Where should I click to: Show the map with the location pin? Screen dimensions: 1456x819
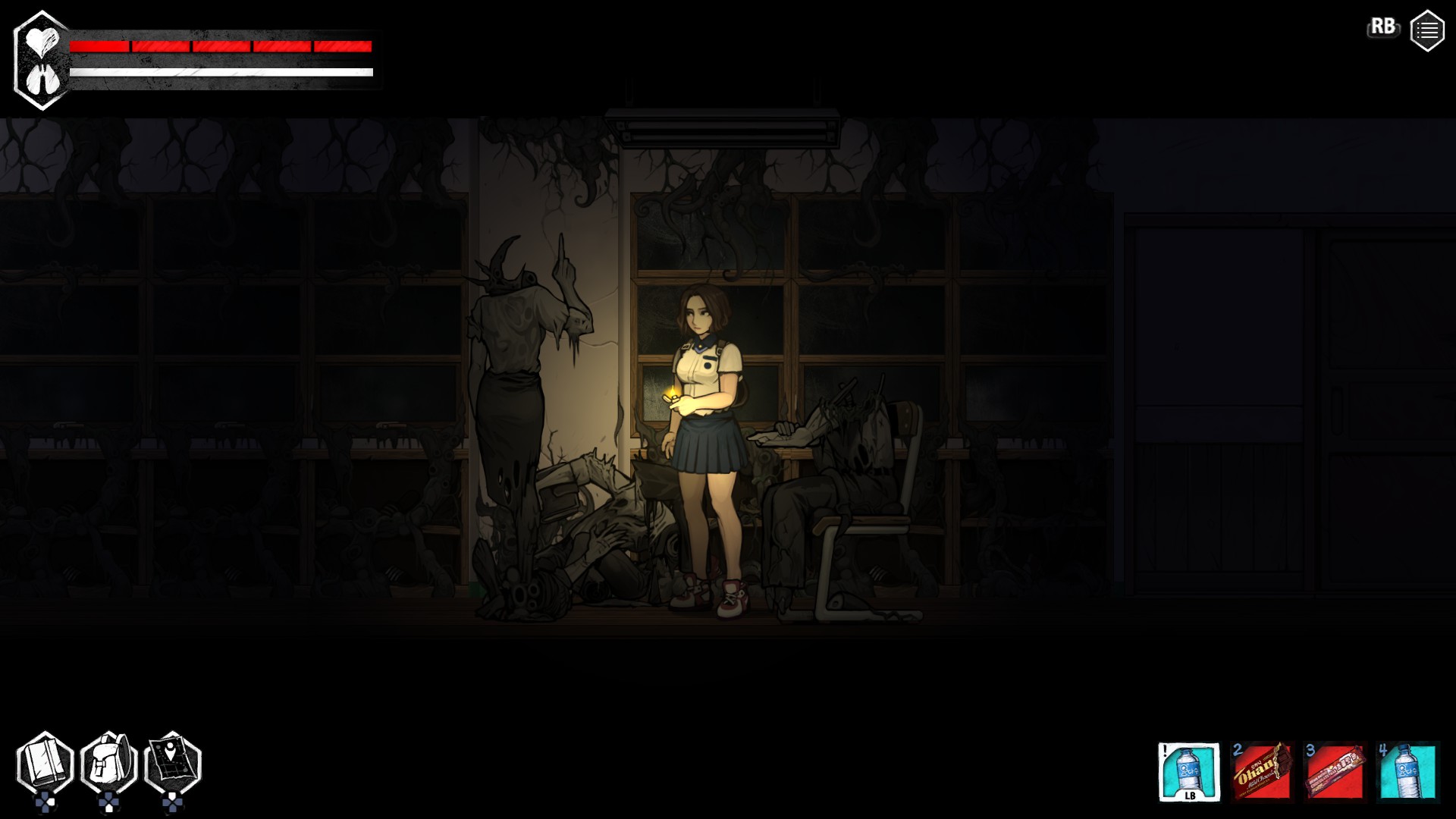(173, 764)
